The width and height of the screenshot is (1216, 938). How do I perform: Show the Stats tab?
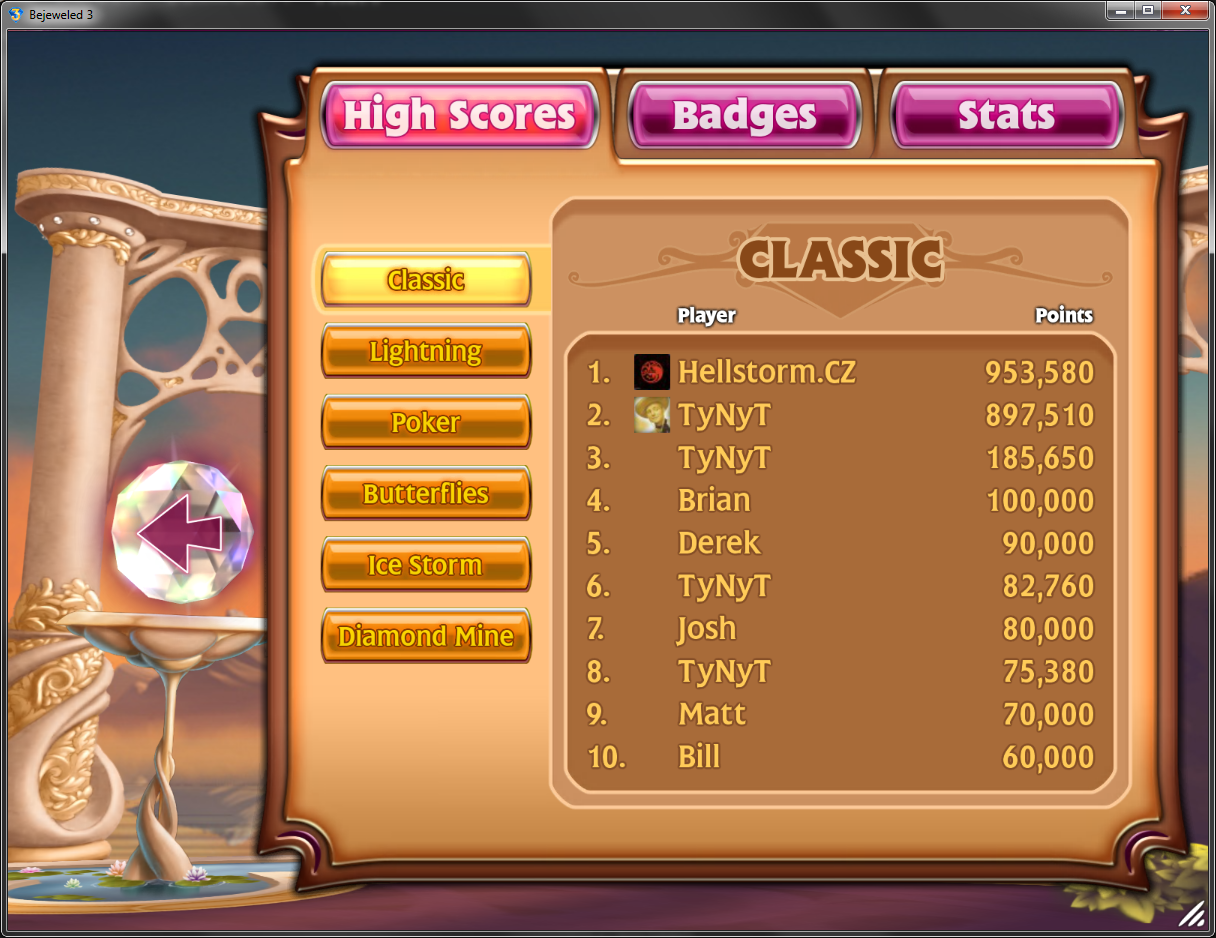1006,115
